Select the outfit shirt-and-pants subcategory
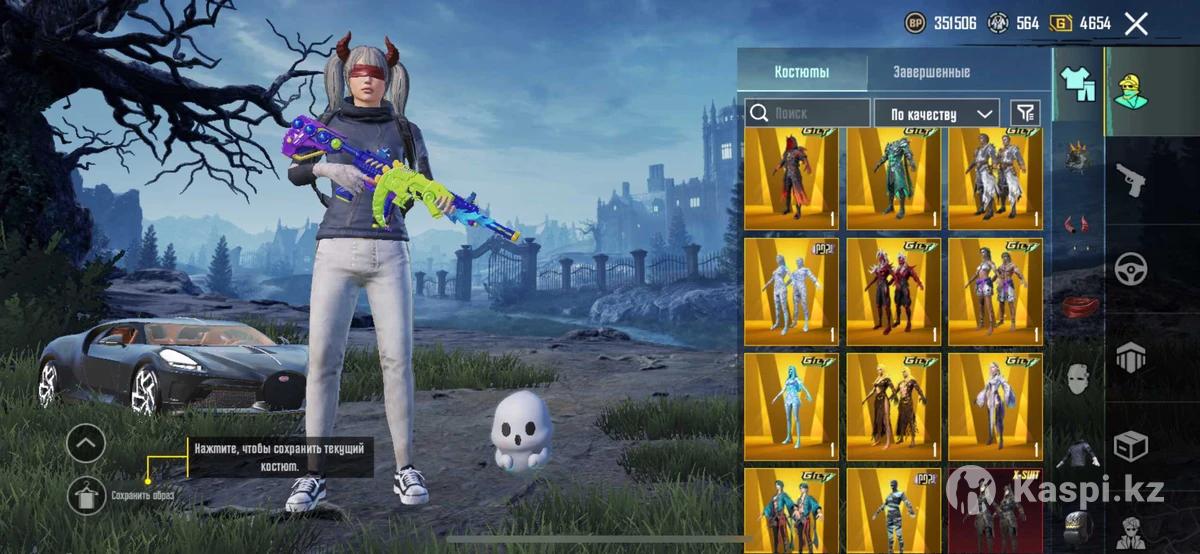The height and width of the screenshot is (554, 1200). [x=1078, y=84]
